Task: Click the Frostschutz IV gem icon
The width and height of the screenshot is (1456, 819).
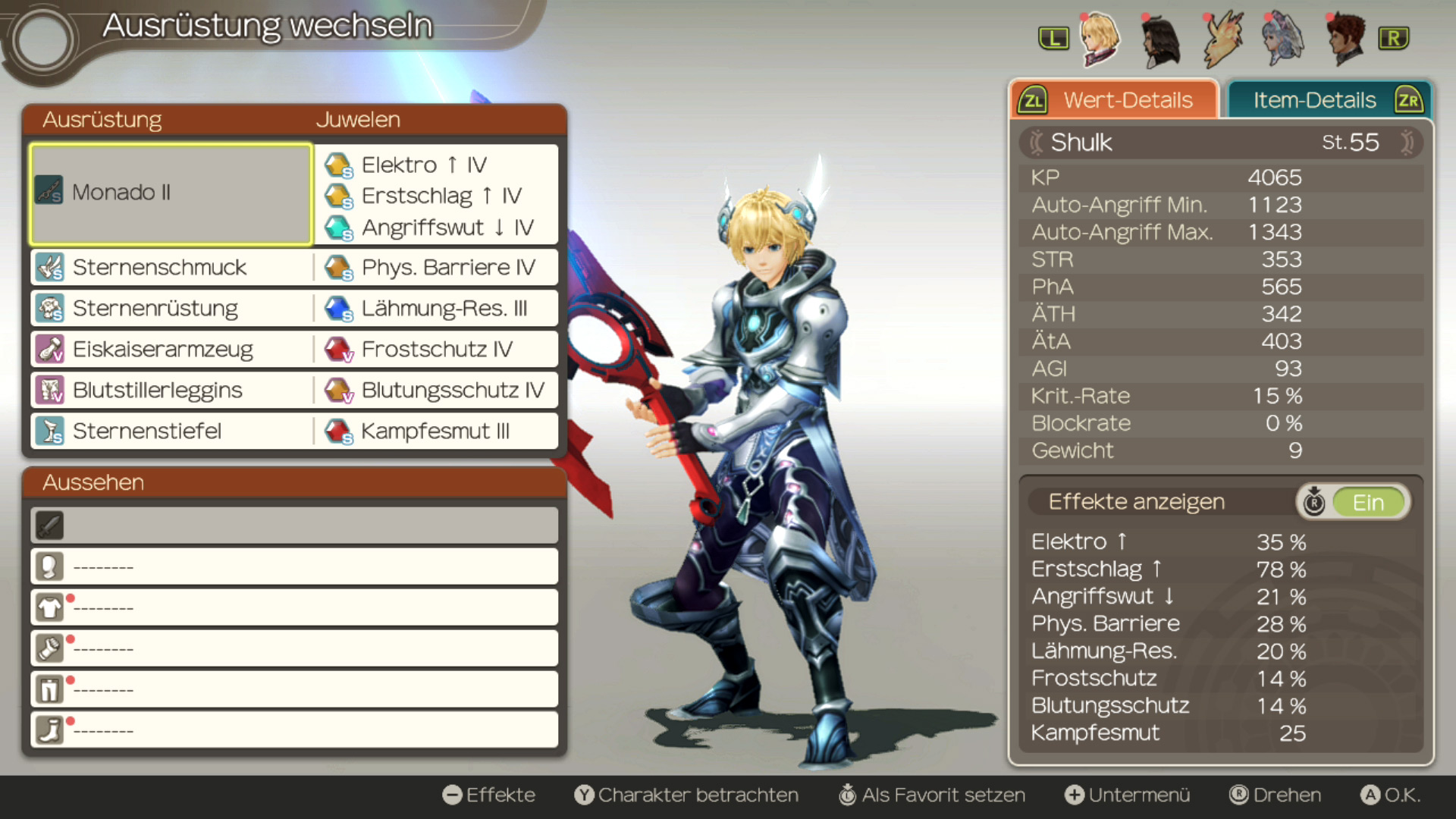Action: [x=340, y=349]
